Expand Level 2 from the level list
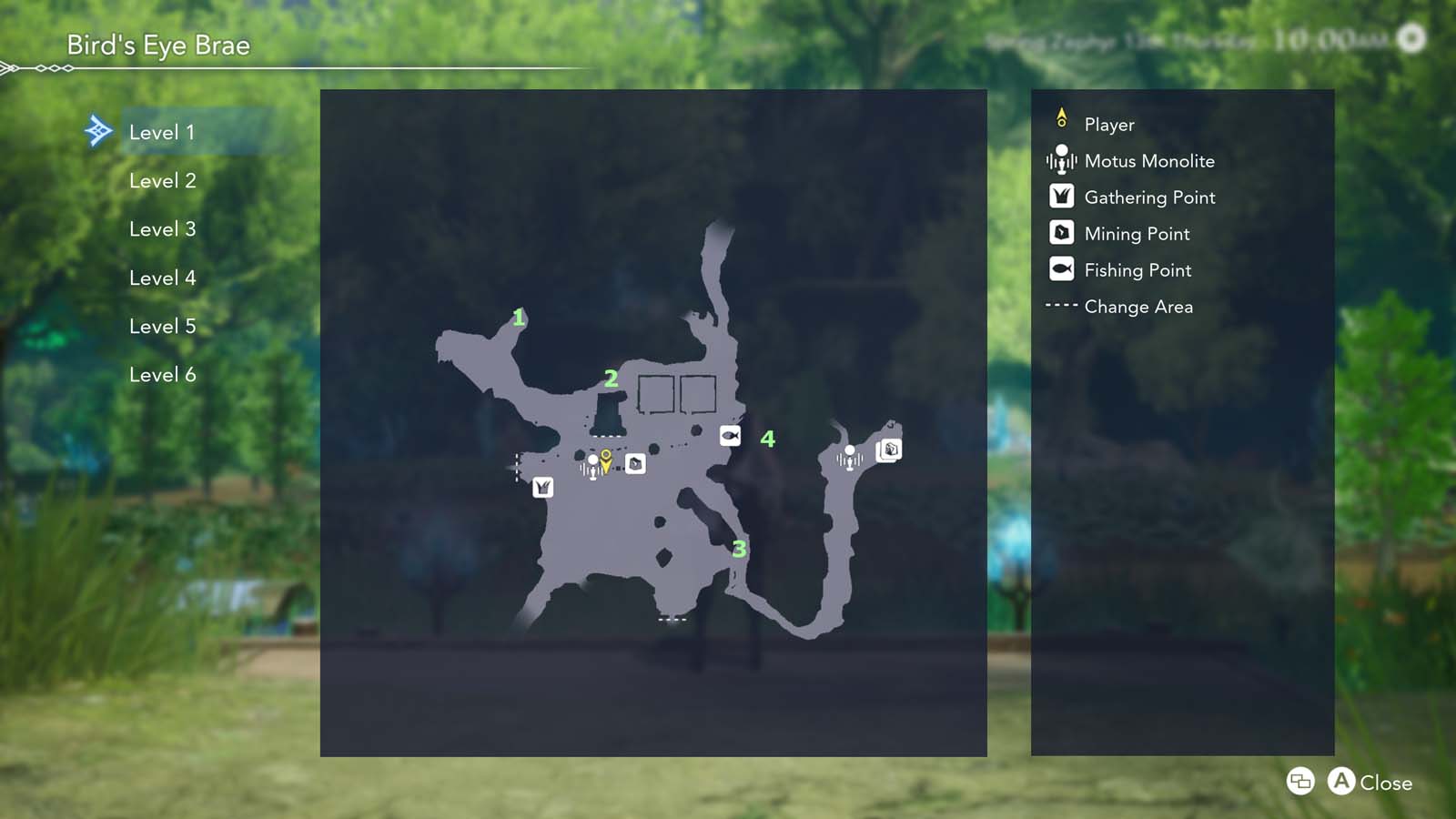The height and width of the screenshot is (819, 1456). coord(164,180)
